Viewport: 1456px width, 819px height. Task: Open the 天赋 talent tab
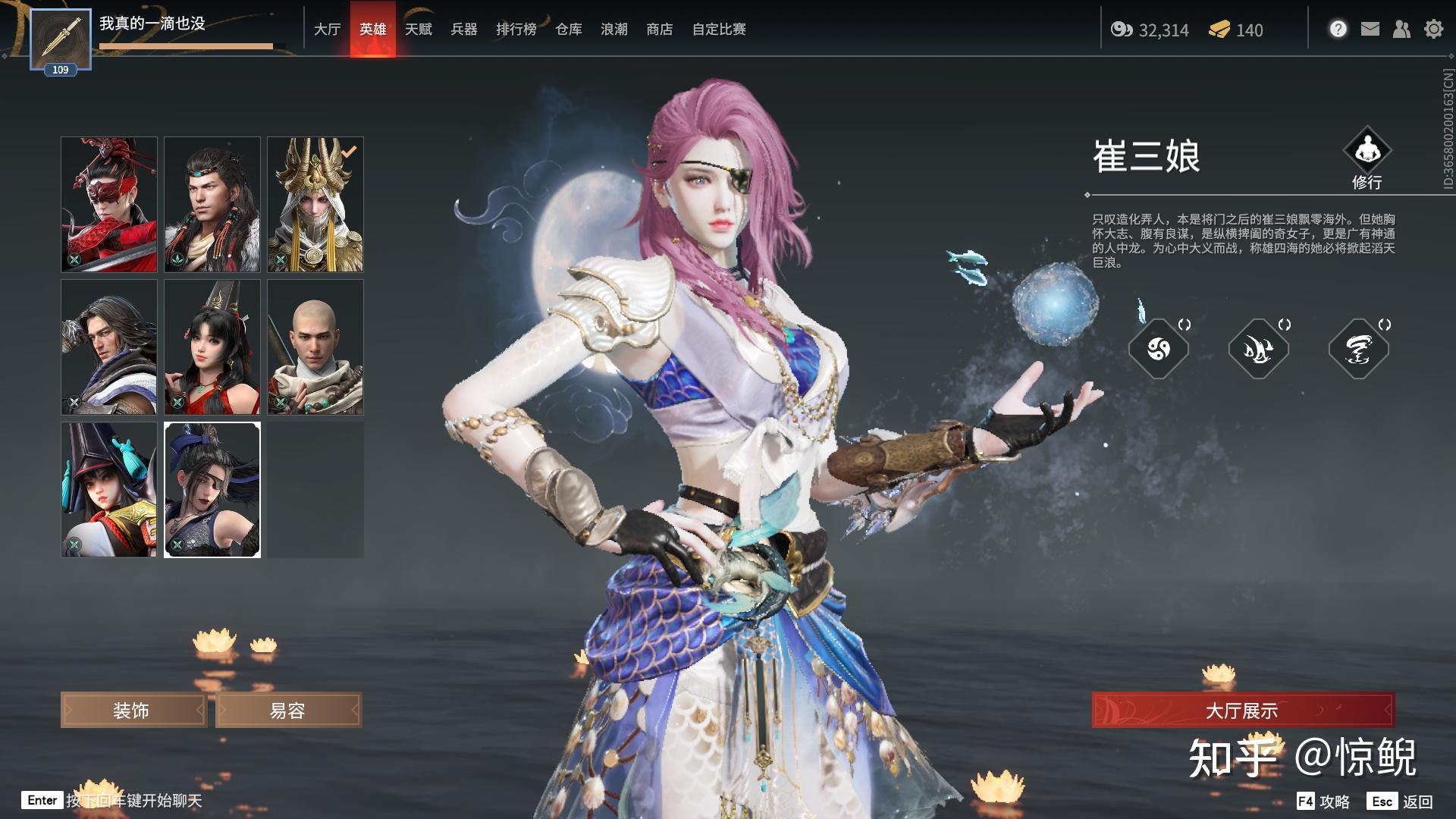(x=418, y=30)
